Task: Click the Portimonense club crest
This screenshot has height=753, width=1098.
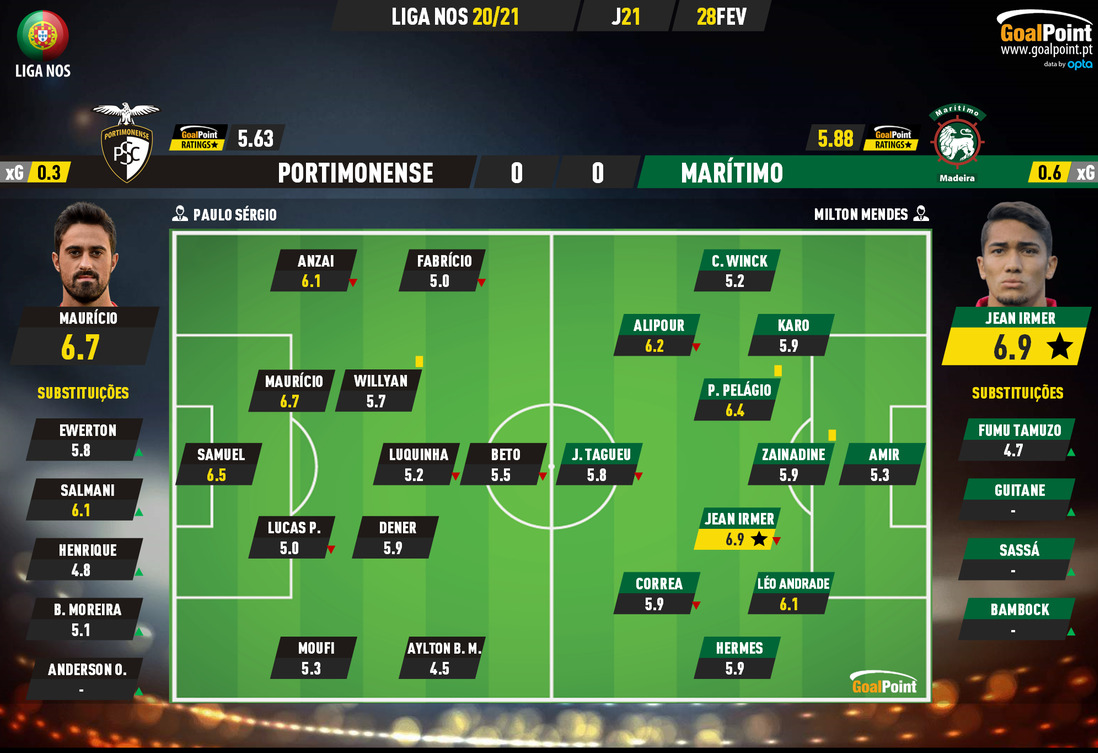Action: point(126,141)
